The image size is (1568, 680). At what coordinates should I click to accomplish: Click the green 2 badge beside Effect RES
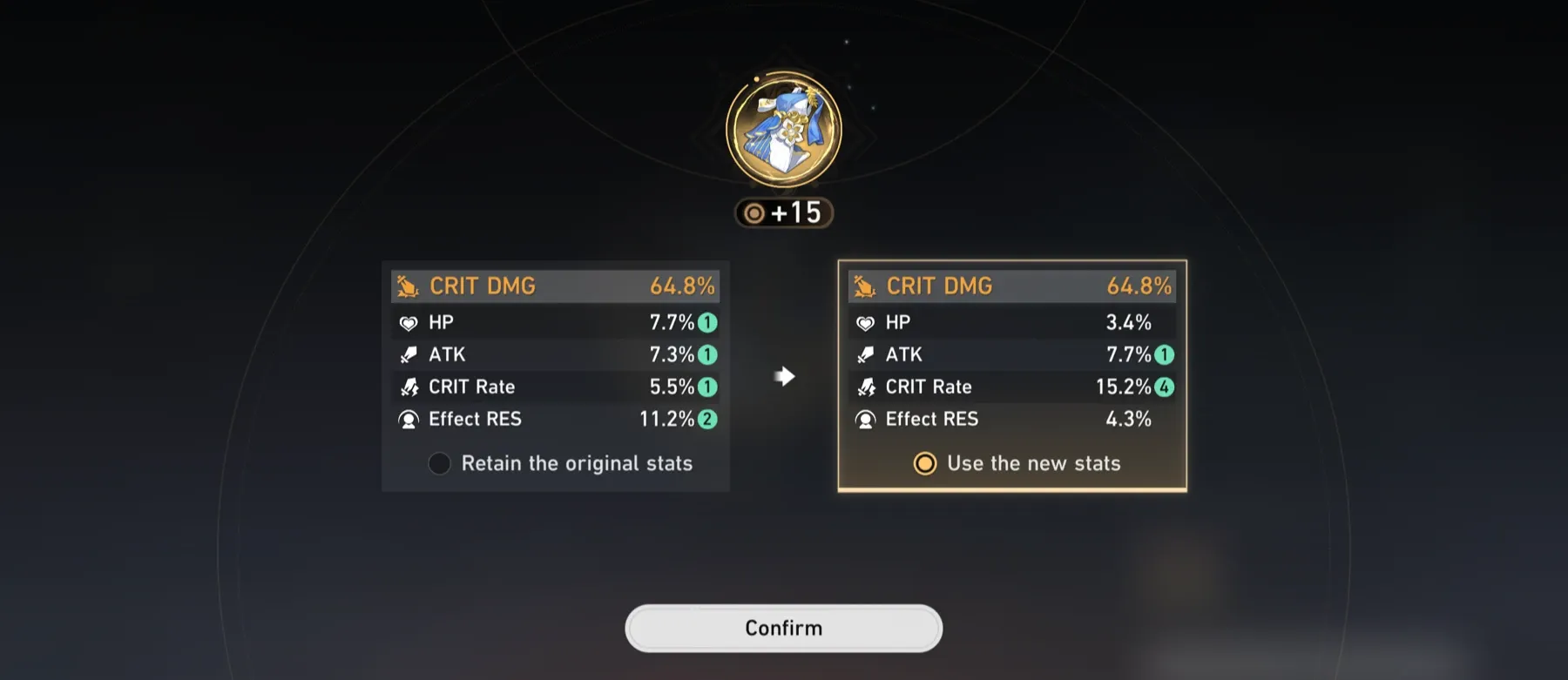click(x=707, y=419)
